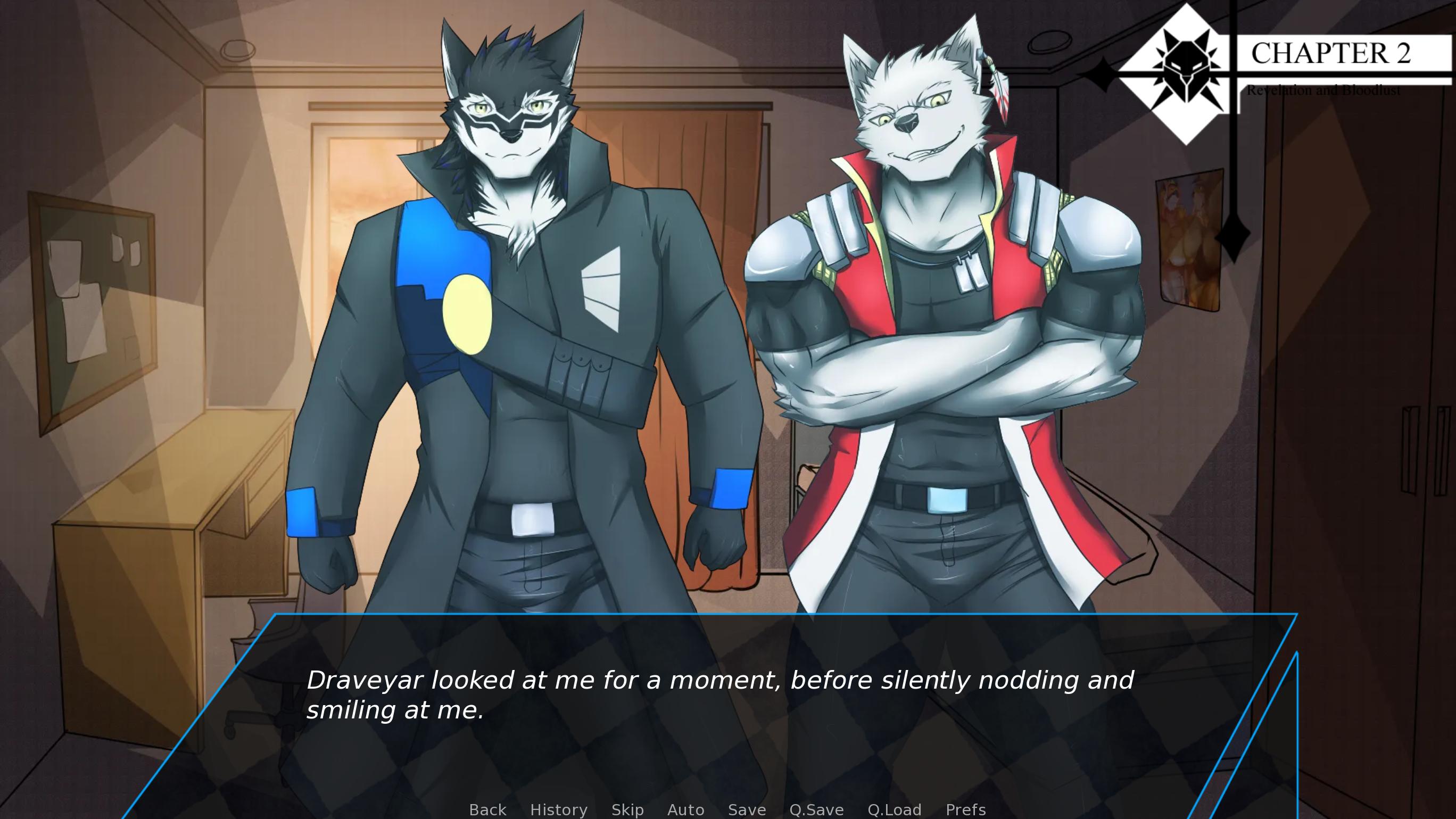Quick save with Q.Save
The width and height of the screenshot is (1456, 819).
pyautogui.click(x=816, y=809)
